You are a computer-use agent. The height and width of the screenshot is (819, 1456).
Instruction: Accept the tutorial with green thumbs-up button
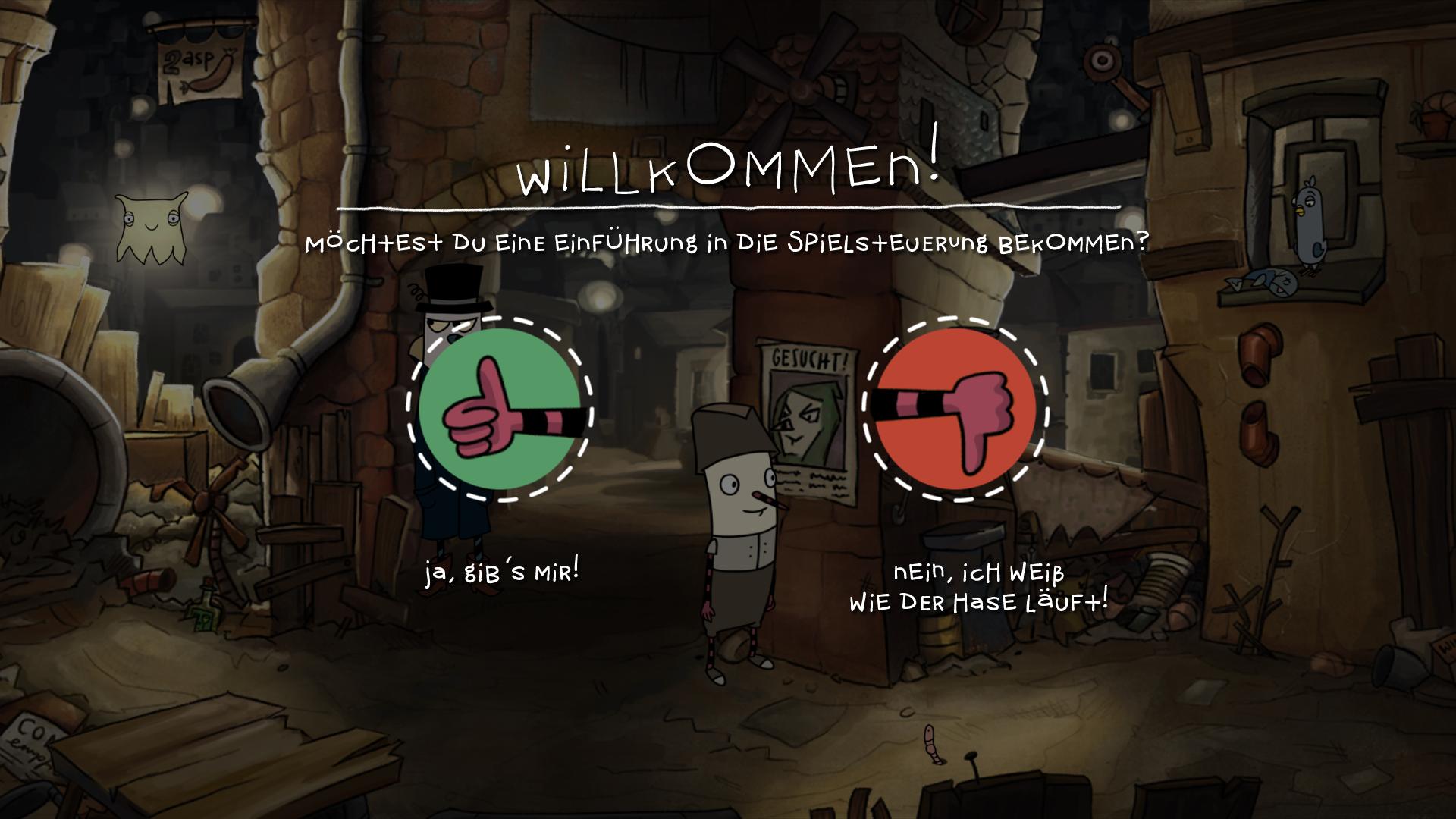[499, 409]
